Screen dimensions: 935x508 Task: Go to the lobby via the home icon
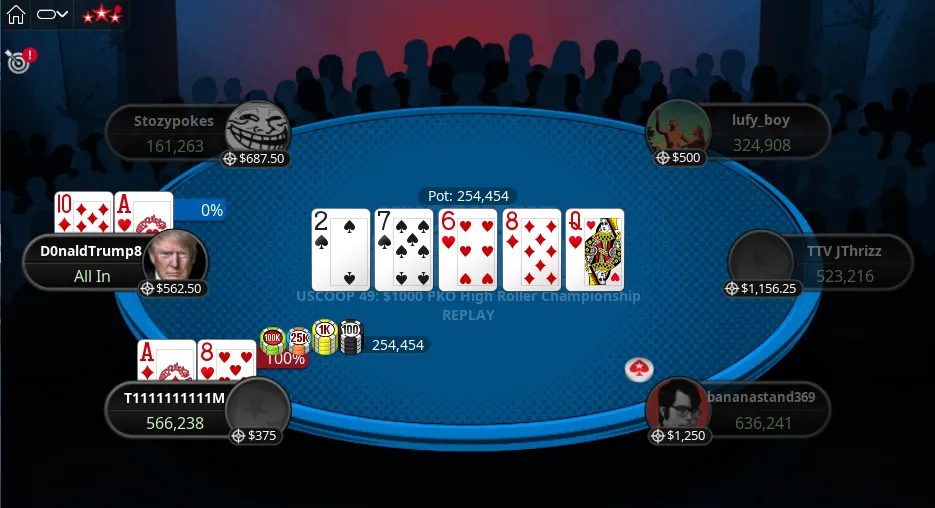point(16,14)
